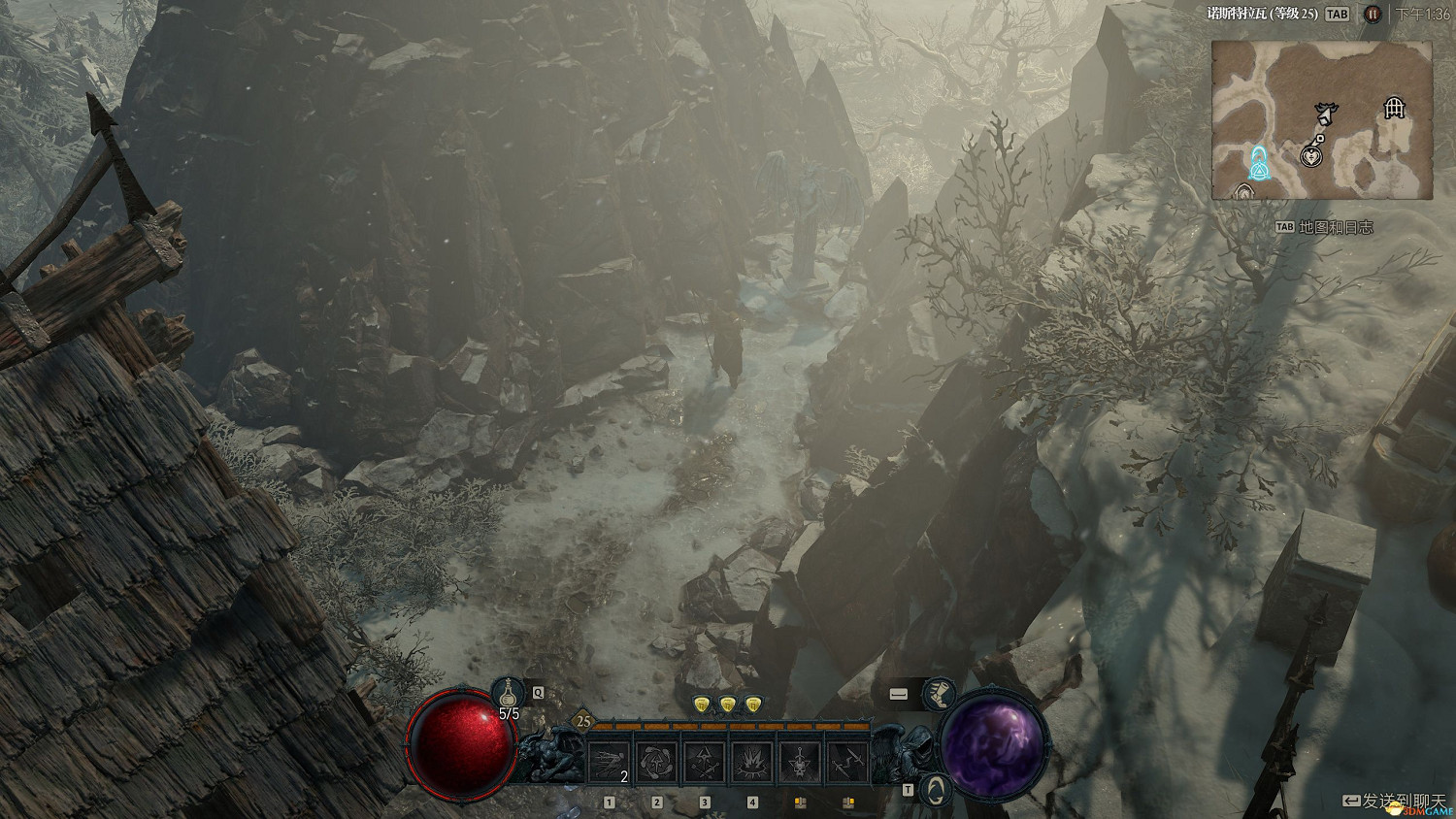The width and height of the screenshot is (1456, 819).
Task: Click the 诺斯特拉瓦 zone name header
Action: pyautogui.click(x=1262, y=14)
